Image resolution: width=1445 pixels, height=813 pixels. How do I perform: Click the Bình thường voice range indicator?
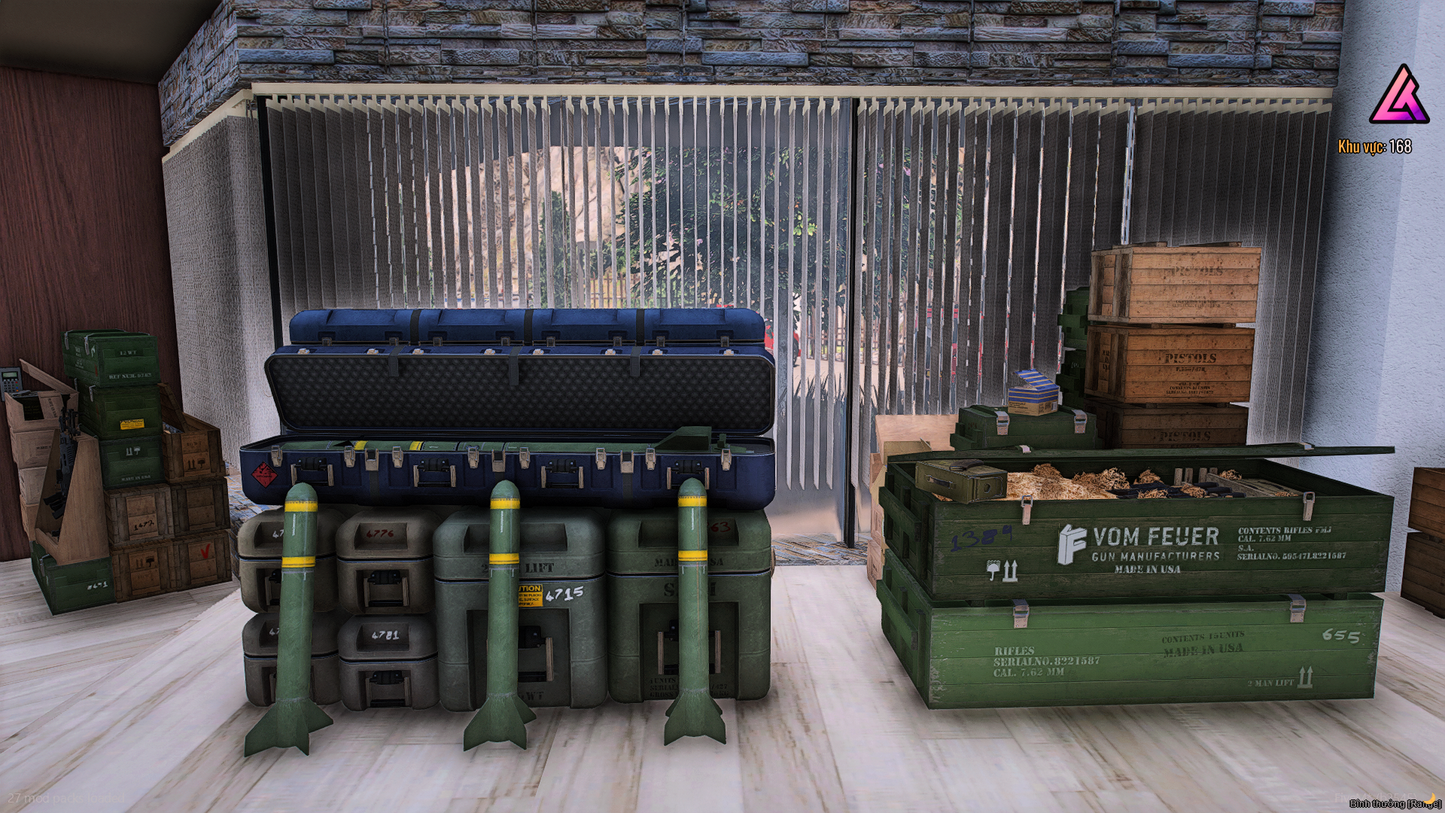click(x=1394, y=803)
